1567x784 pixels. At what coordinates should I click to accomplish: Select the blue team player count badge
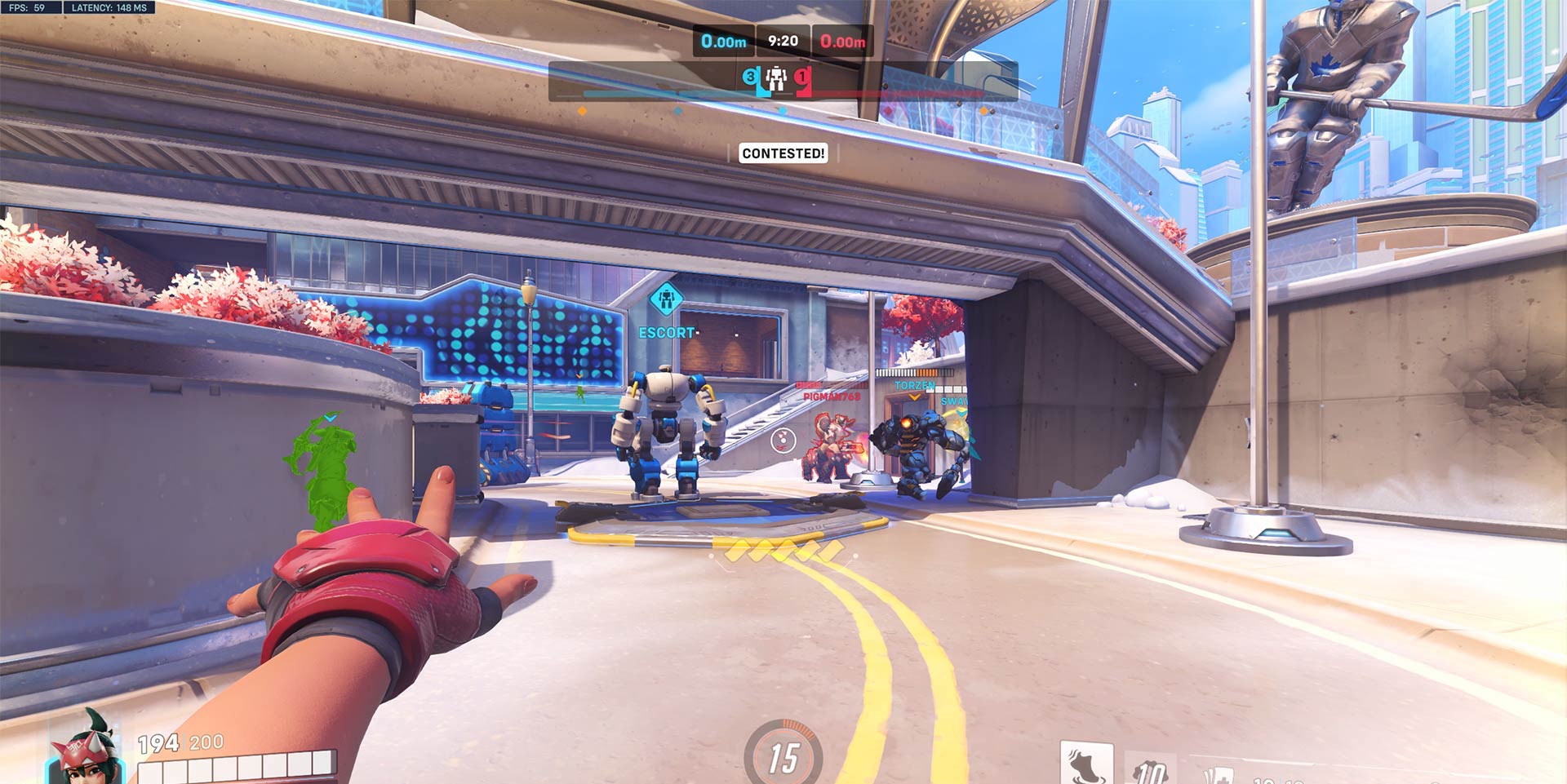pos(750,78)
